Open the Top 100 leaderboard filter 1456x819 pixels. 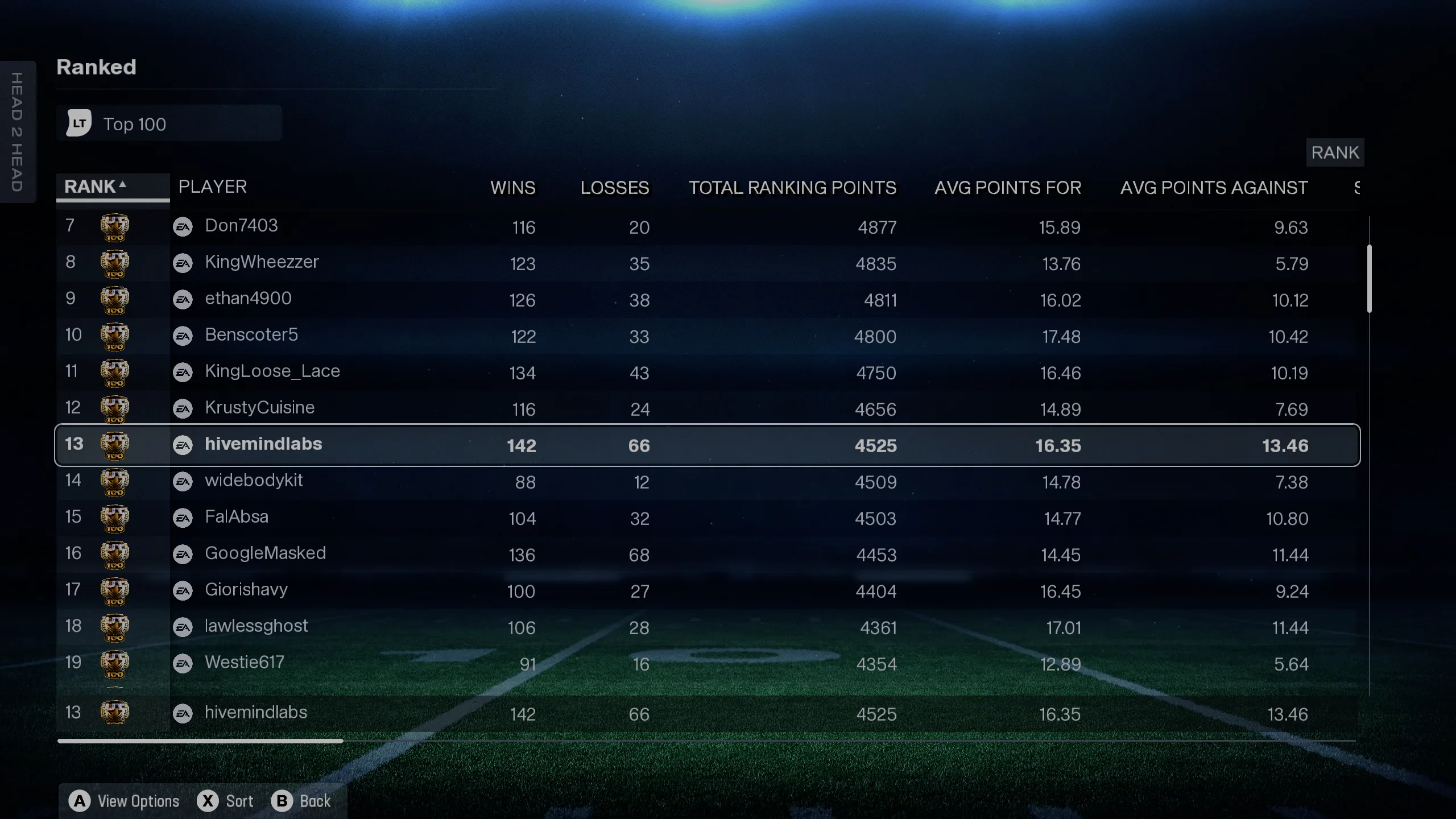pyautogui.click(x=169, y=123)
